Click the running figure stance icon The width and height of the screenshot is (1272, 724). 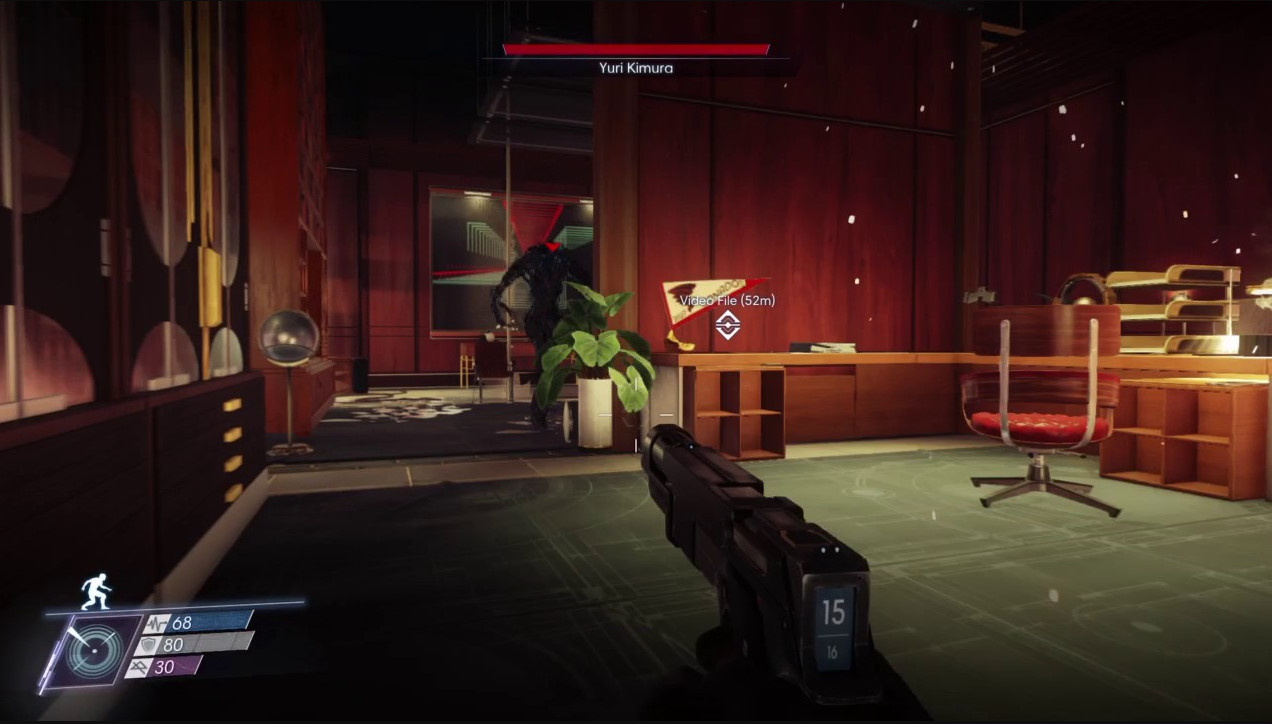point(95,591)
